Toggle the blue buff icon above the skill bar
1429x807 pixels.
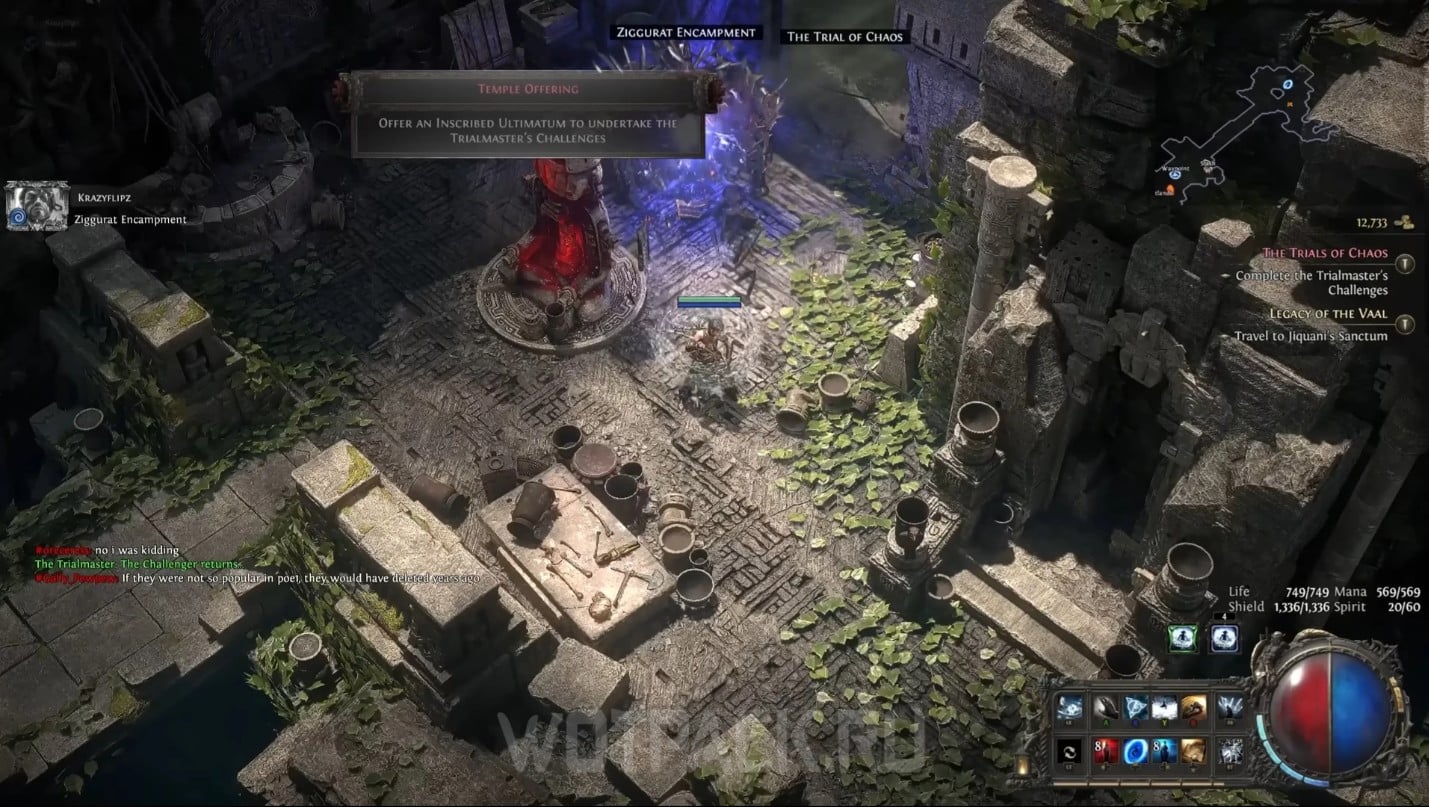pos(1224,638)
